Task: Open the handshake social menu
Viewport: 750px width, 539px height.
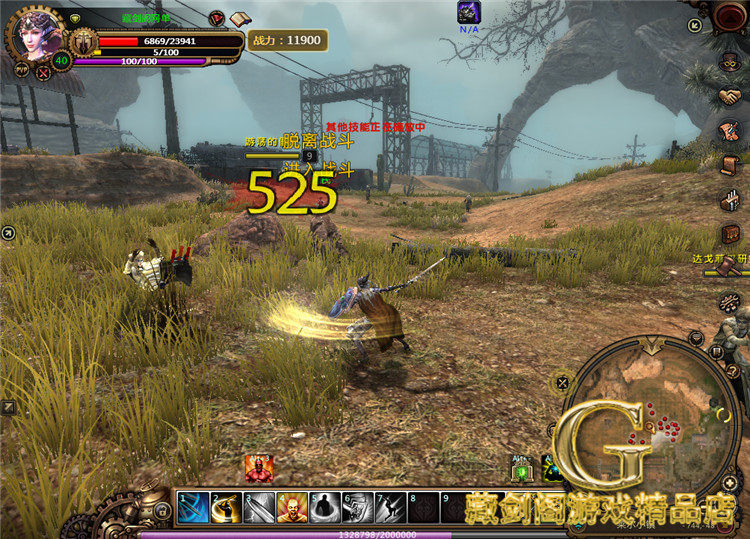Action: point(729,96)
